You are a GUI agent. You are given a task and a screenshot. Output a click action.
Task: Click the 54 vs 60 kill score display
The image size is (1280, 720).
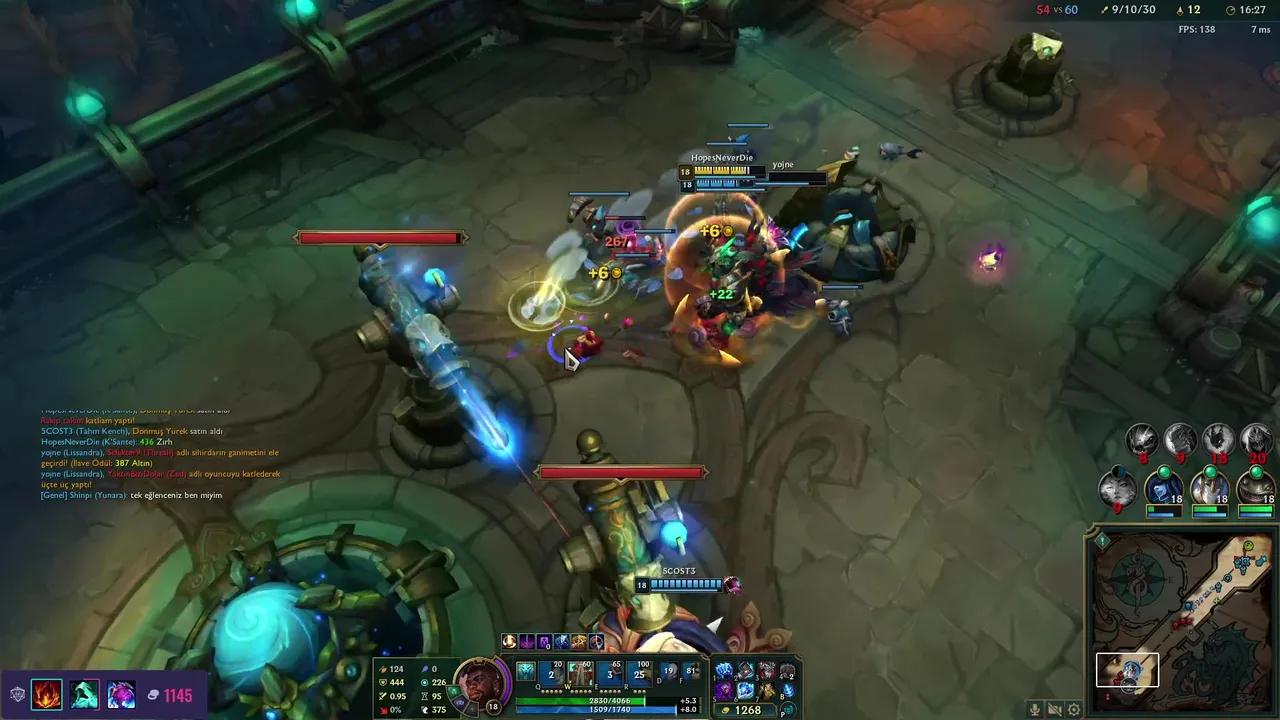(x=1058, y=10)
